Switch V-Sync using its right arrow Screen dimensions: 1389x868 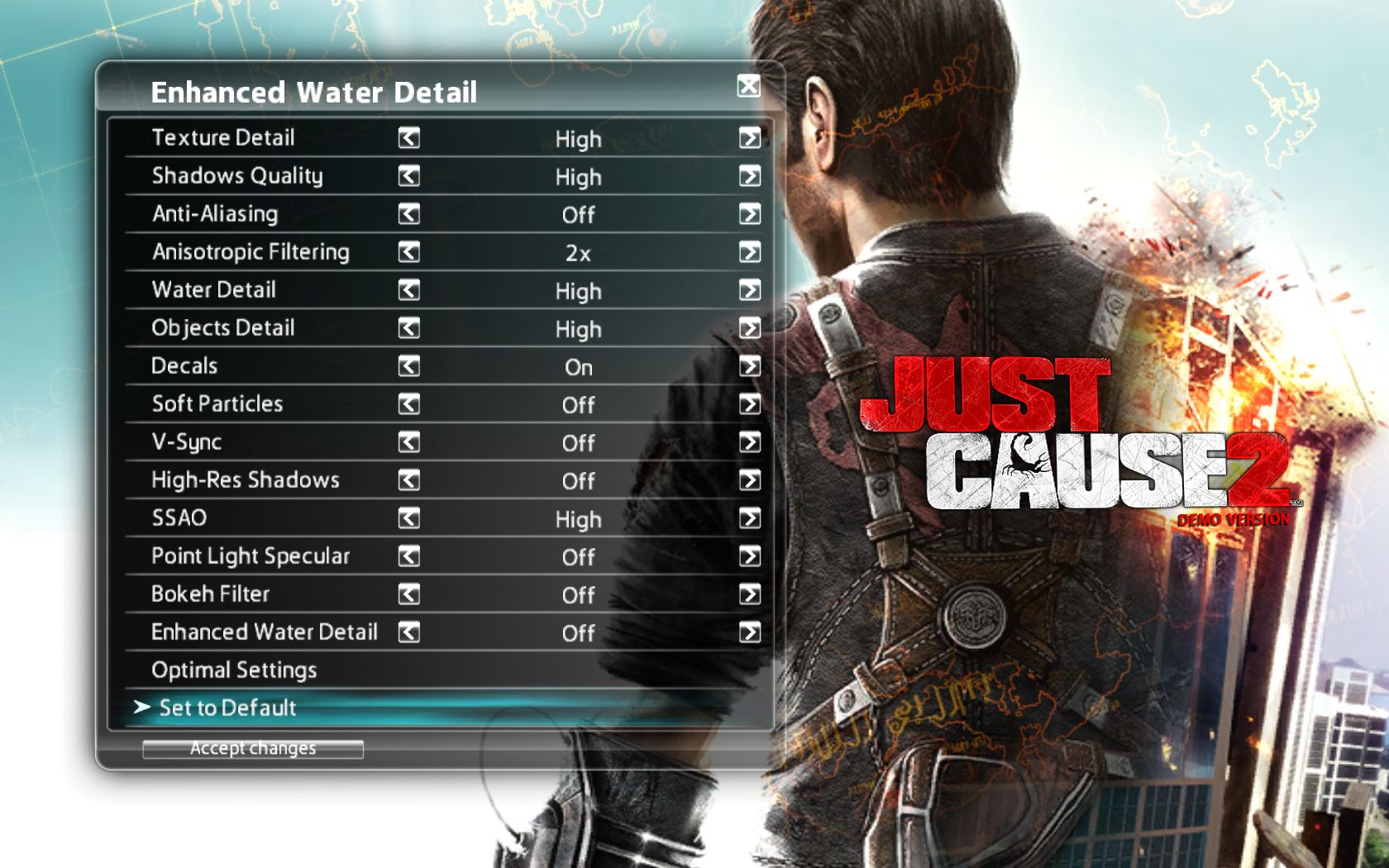tap(749, 442)
